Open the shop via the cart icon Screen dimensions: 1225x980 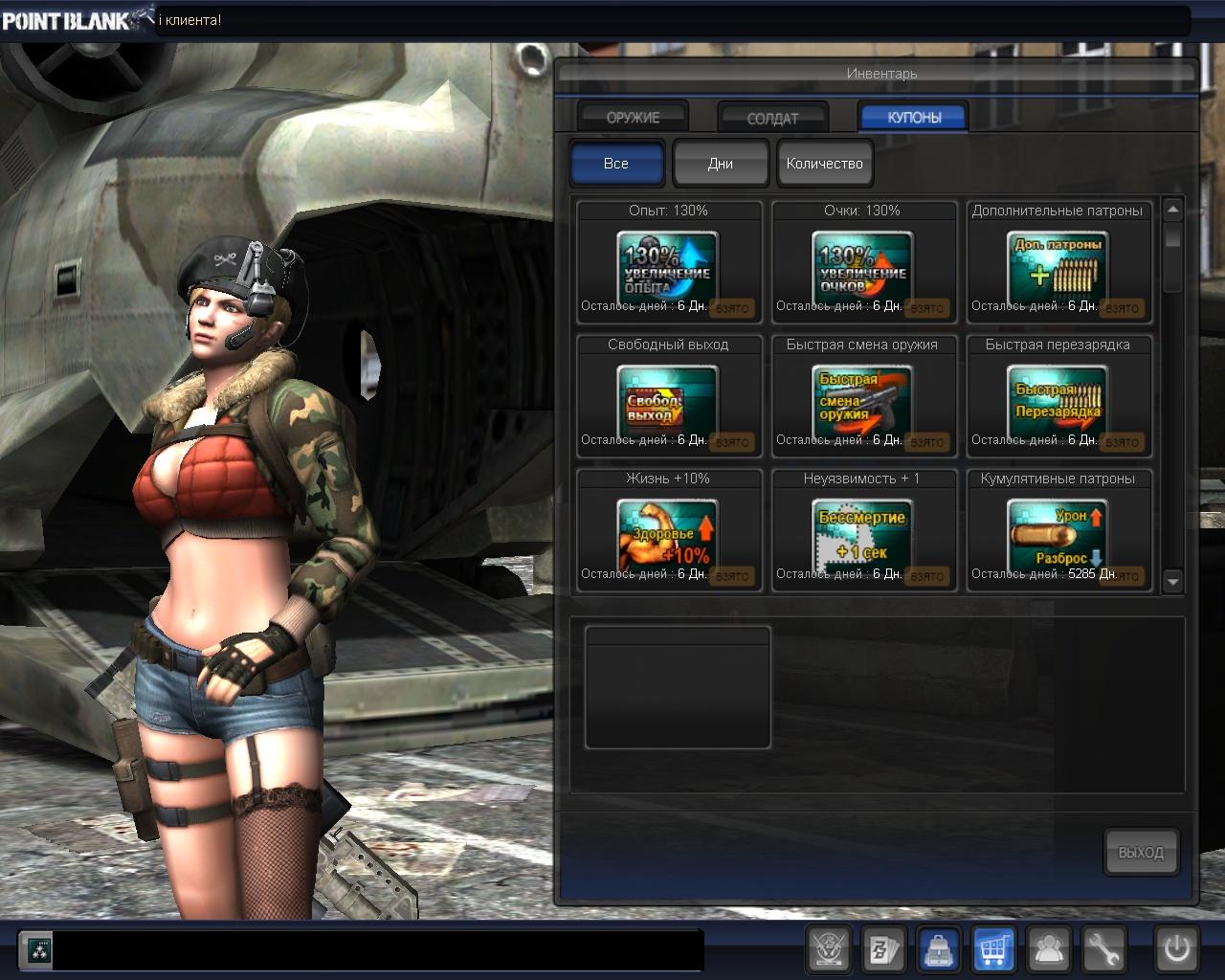[x=994, y=949]
